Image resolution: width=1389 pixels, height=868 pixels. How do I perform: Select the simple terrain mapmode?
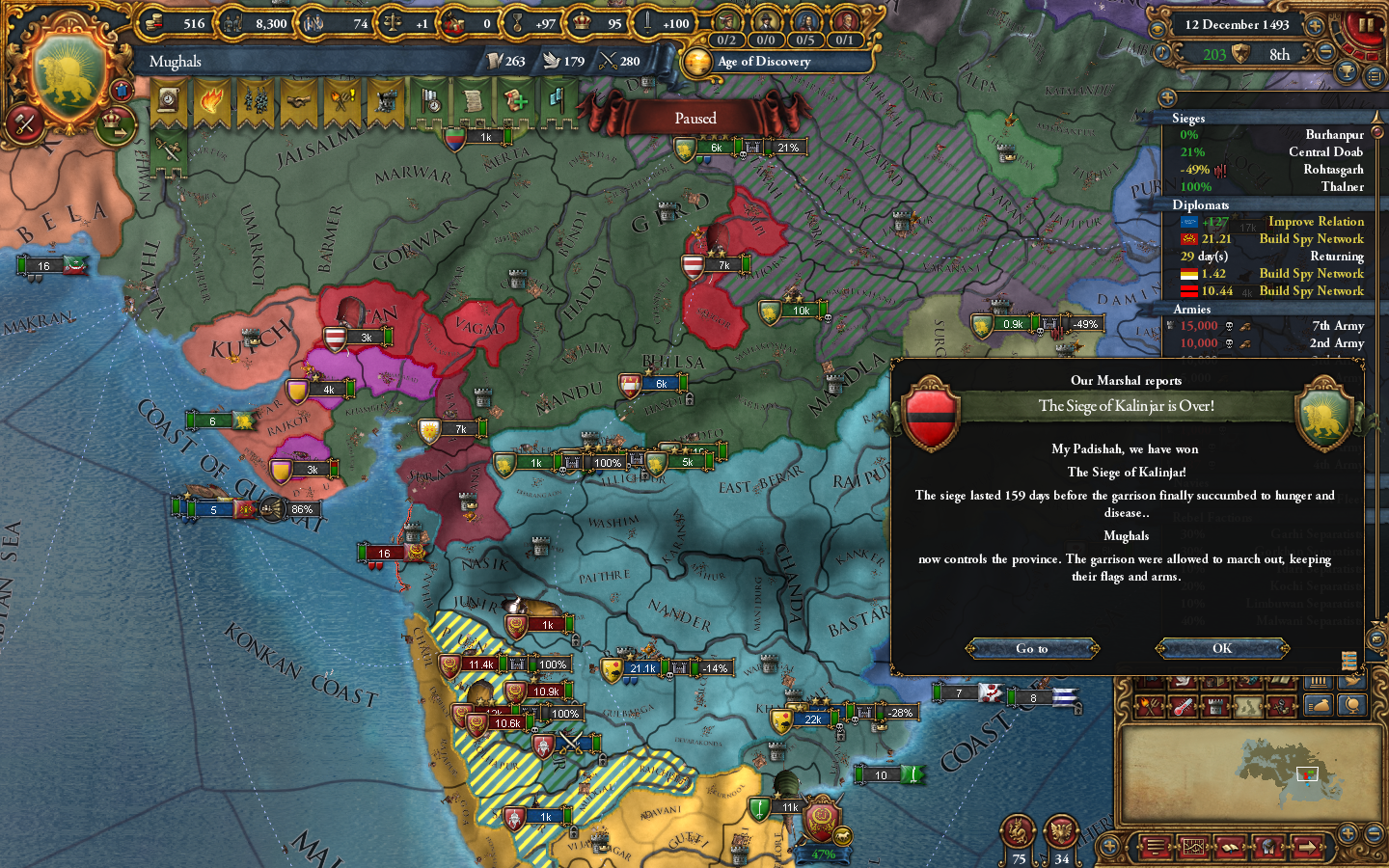click(x=1248, y=705)
